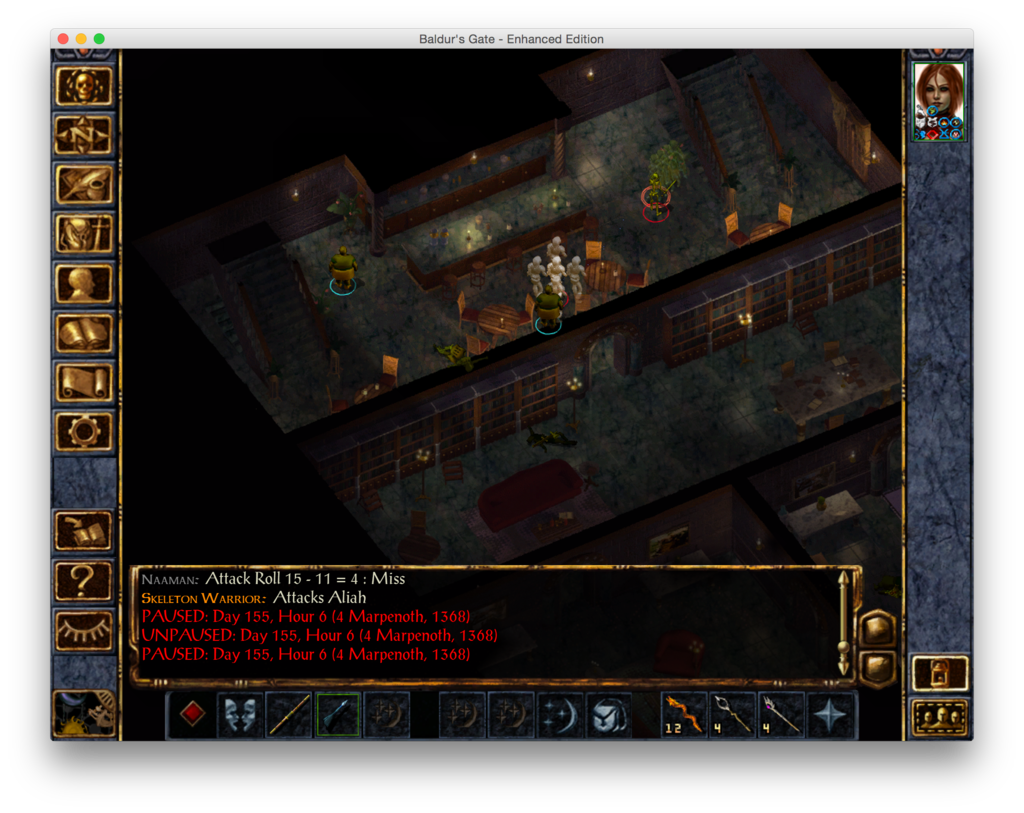
Task: Open special abilities with the star icon
Action: pos(832,715)
